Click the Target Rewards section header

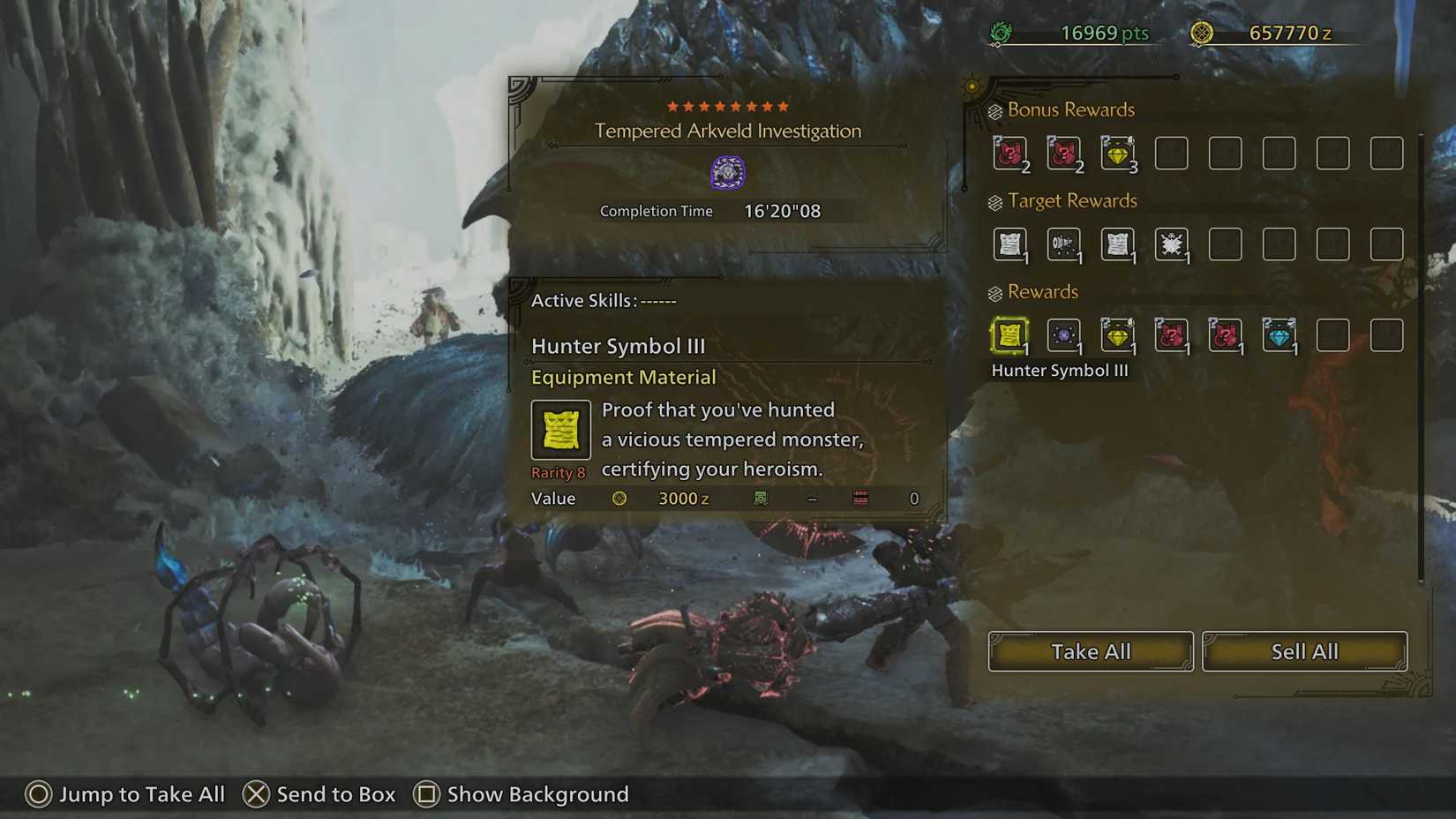[1072, 201]
